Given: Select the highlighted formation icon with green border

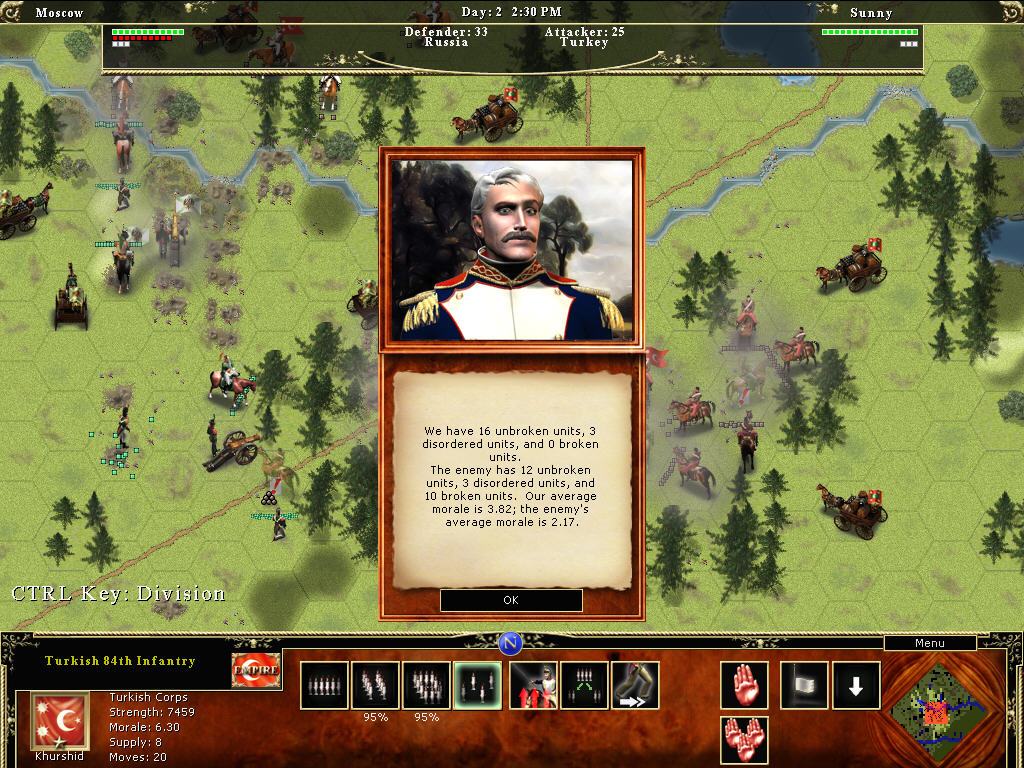Looking at the screenshot, I should coord(478,685).
